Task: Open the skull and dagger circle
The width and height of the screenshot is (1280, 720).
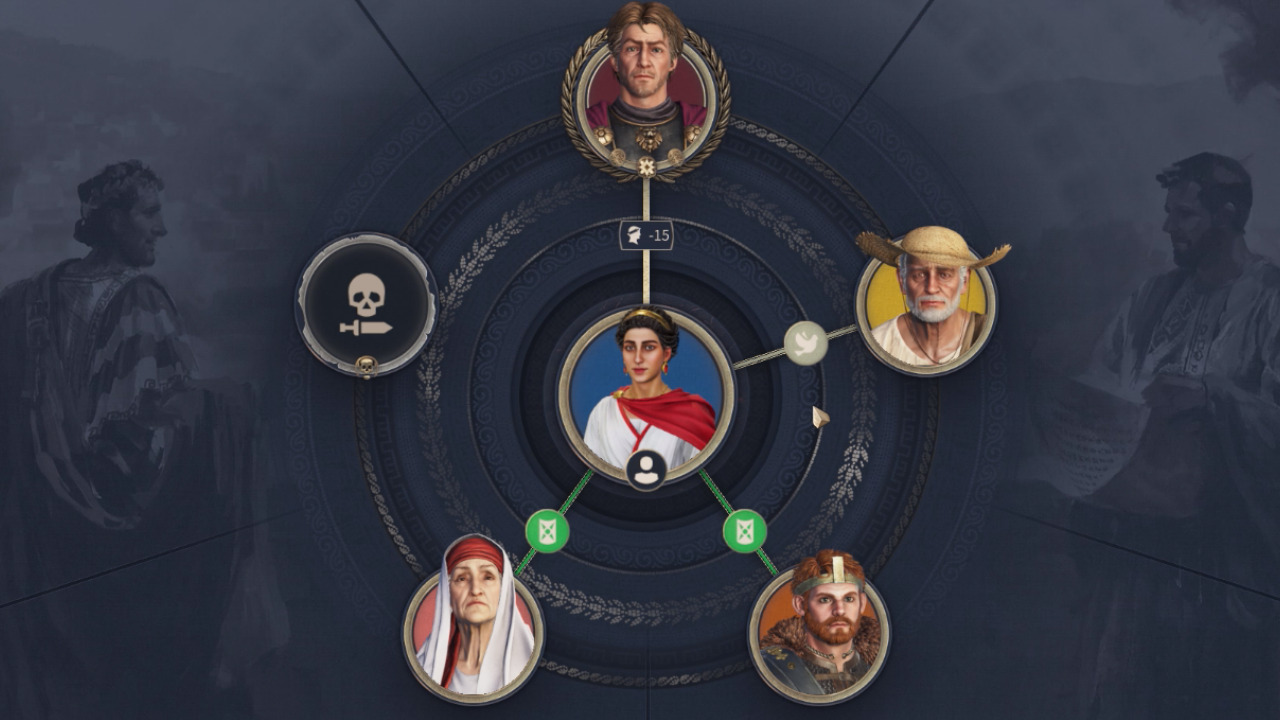Action: coord(366,305)
